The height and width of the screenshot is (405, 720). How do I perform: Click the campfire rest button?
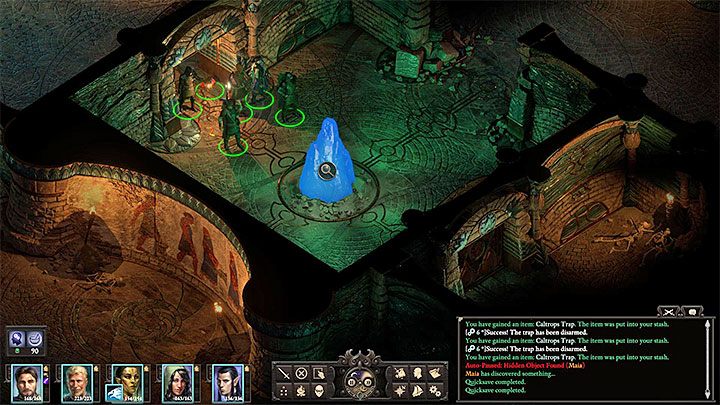(301, 390)
